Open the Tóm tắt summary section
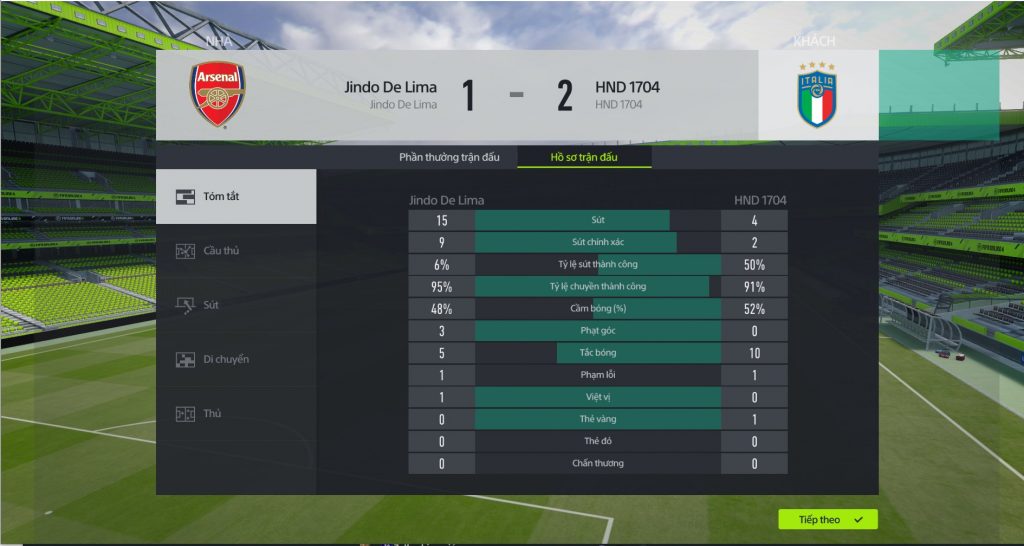Viewport: 1024px width, 546px height. [x=236, y=196]
